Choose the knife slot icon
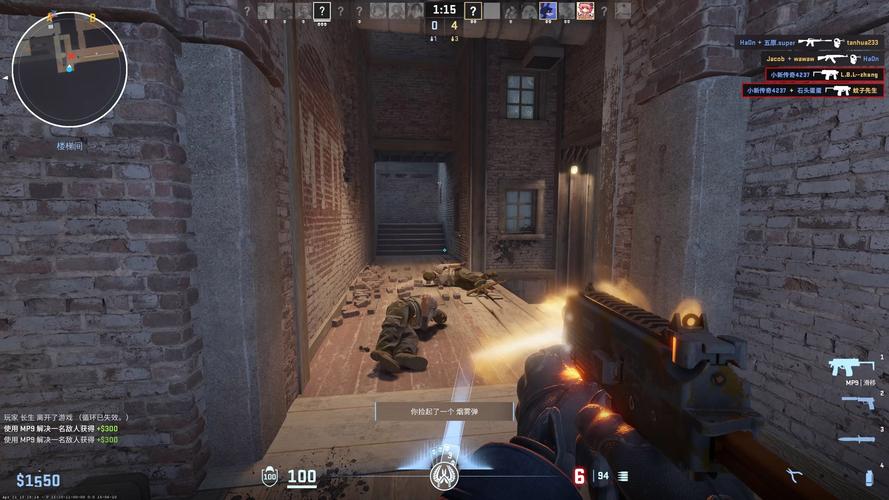 coord(855,438)
